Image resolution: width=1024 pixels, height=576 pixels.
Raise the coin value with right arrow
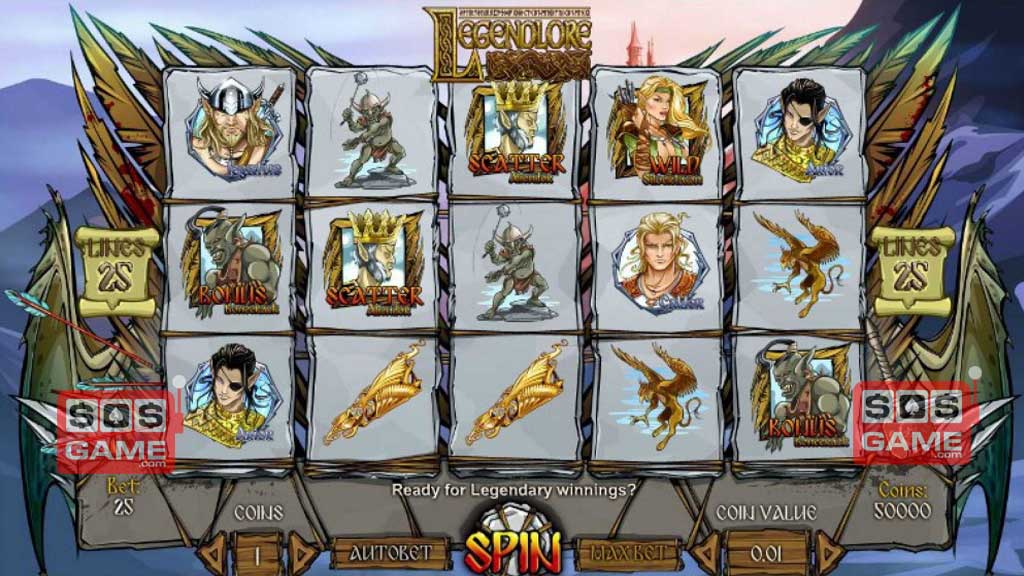coord(829,553)
